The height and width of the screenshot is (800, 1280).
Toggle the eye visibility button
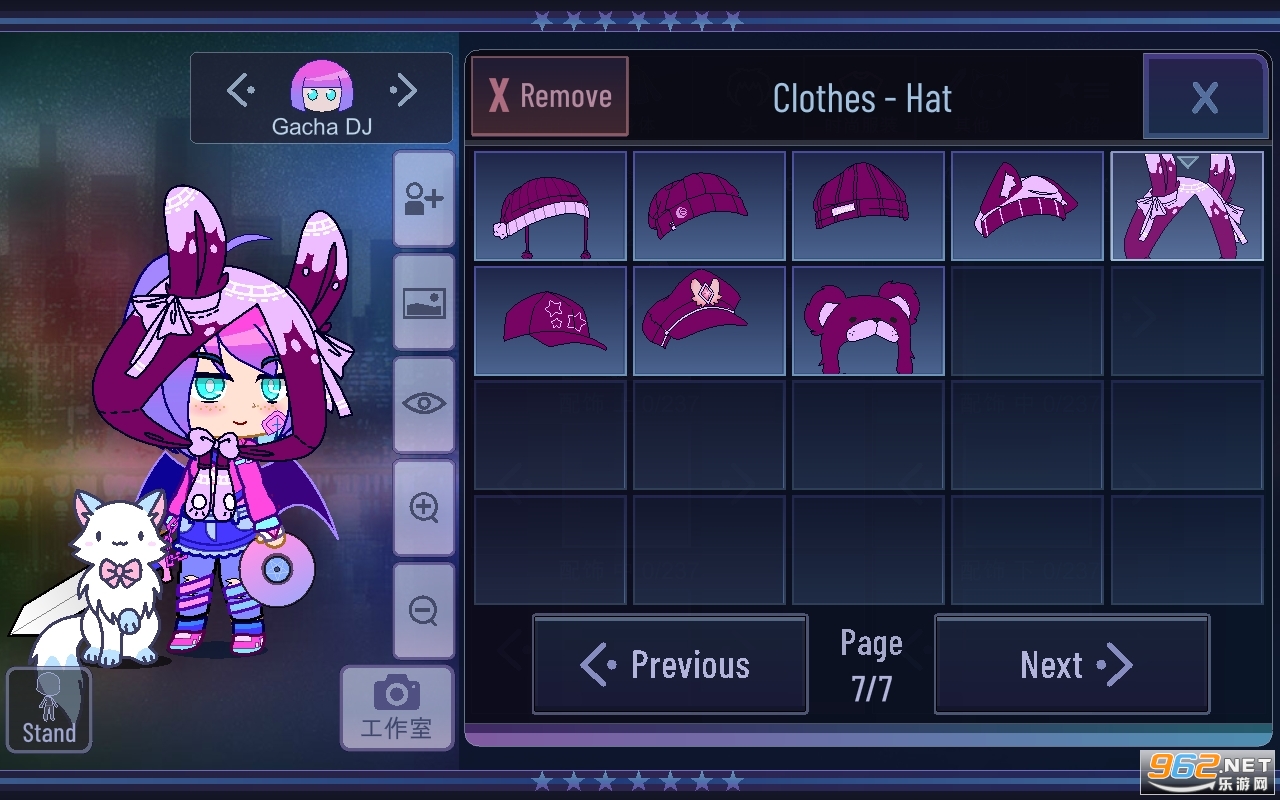424,404
